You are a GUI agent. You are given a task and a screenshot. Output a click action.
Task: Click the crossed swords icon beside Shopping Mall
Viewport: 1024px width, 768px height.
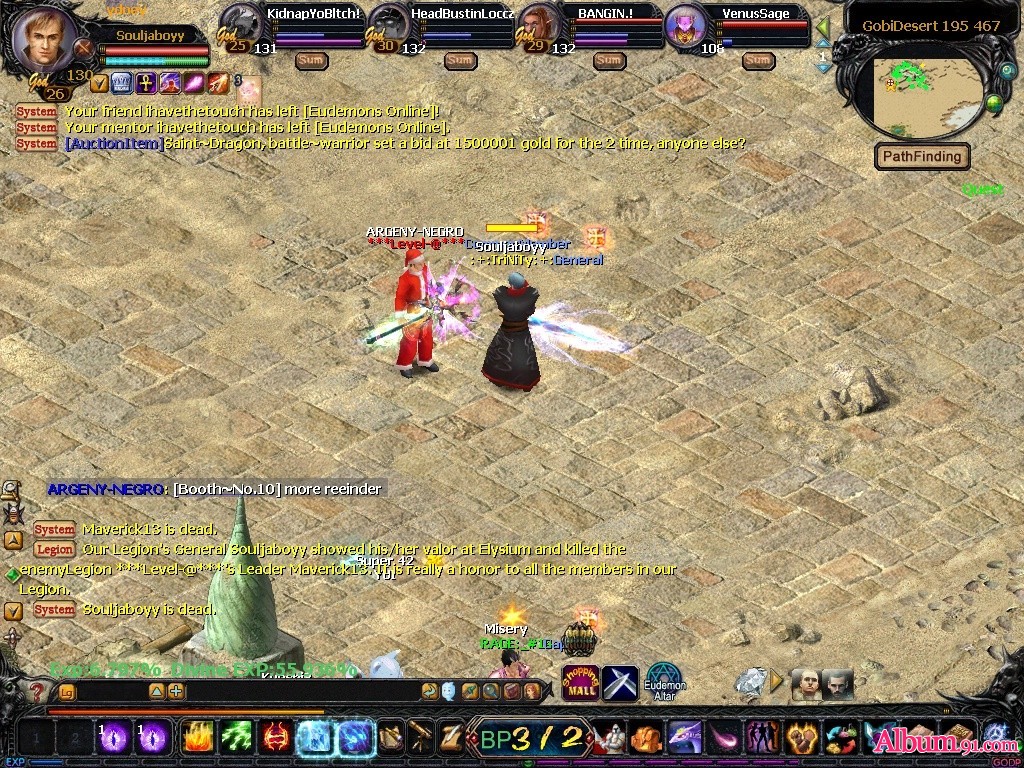620,683
